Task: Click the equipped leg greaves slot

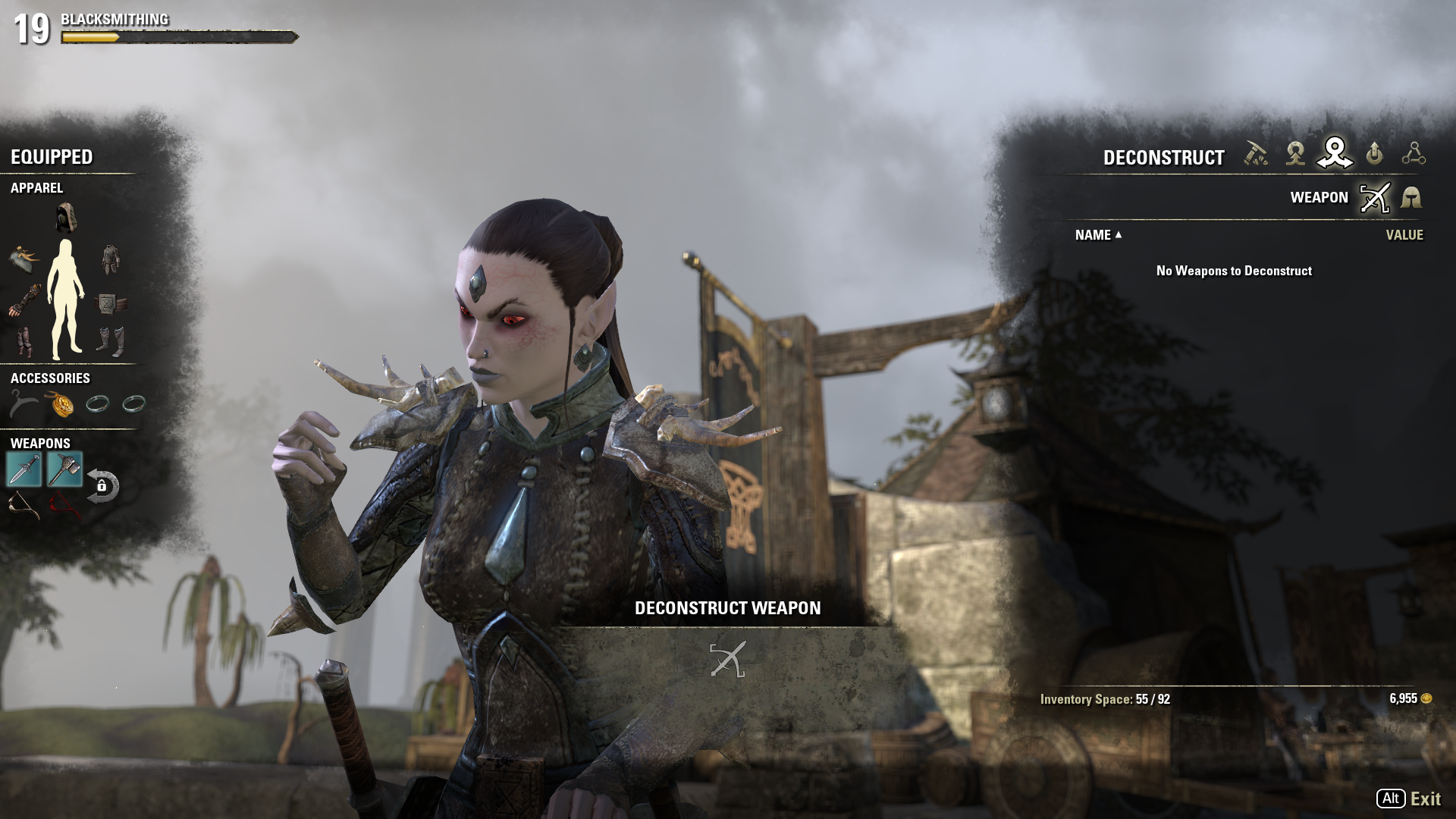Action: [24, 341]
